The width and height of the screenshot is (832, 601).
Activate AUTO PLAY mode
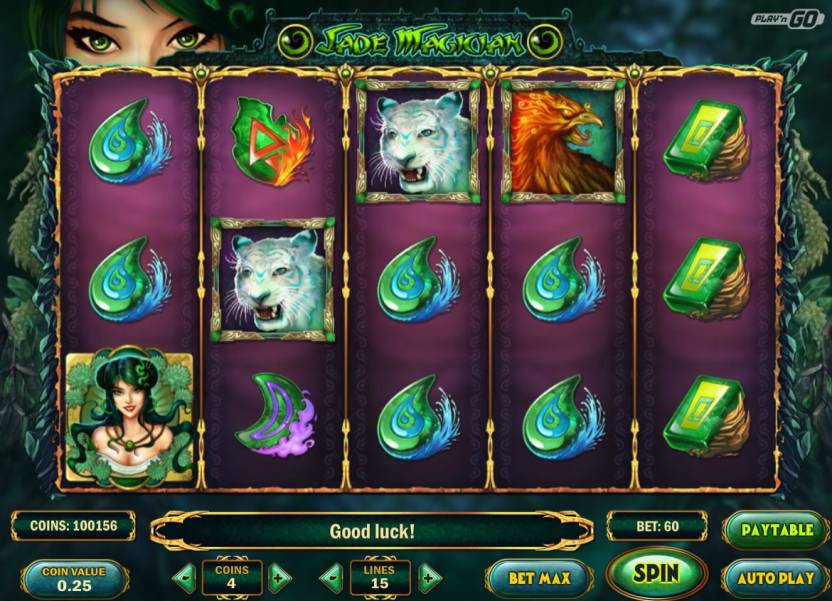[776, 577]
